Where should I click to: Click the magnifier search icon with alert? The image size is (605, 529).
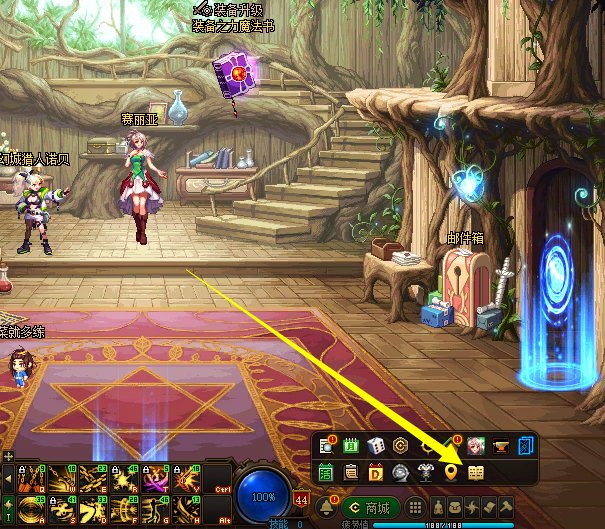point(326,446)
